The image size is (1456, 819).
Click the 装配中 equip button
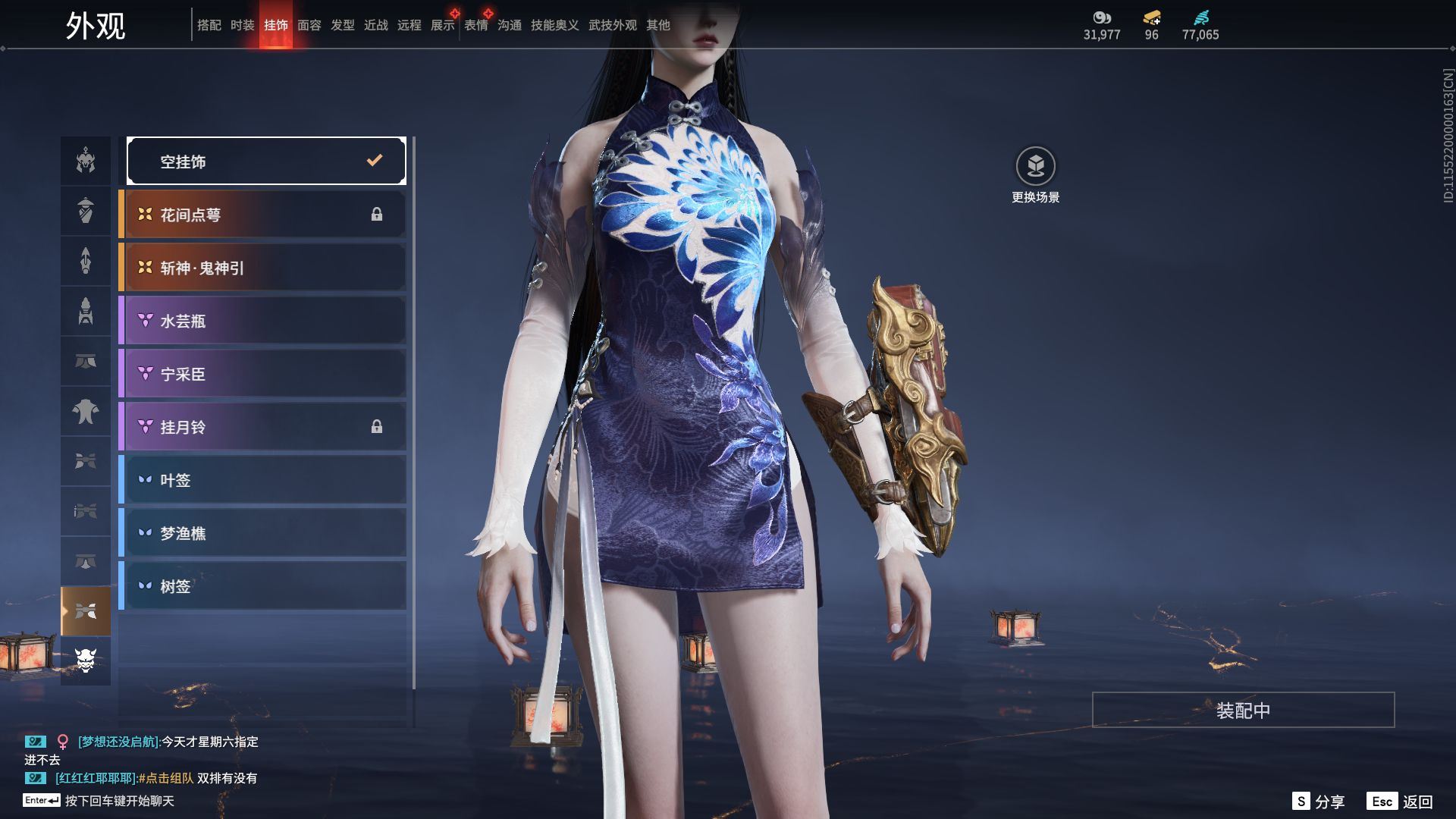[1243, 711]
